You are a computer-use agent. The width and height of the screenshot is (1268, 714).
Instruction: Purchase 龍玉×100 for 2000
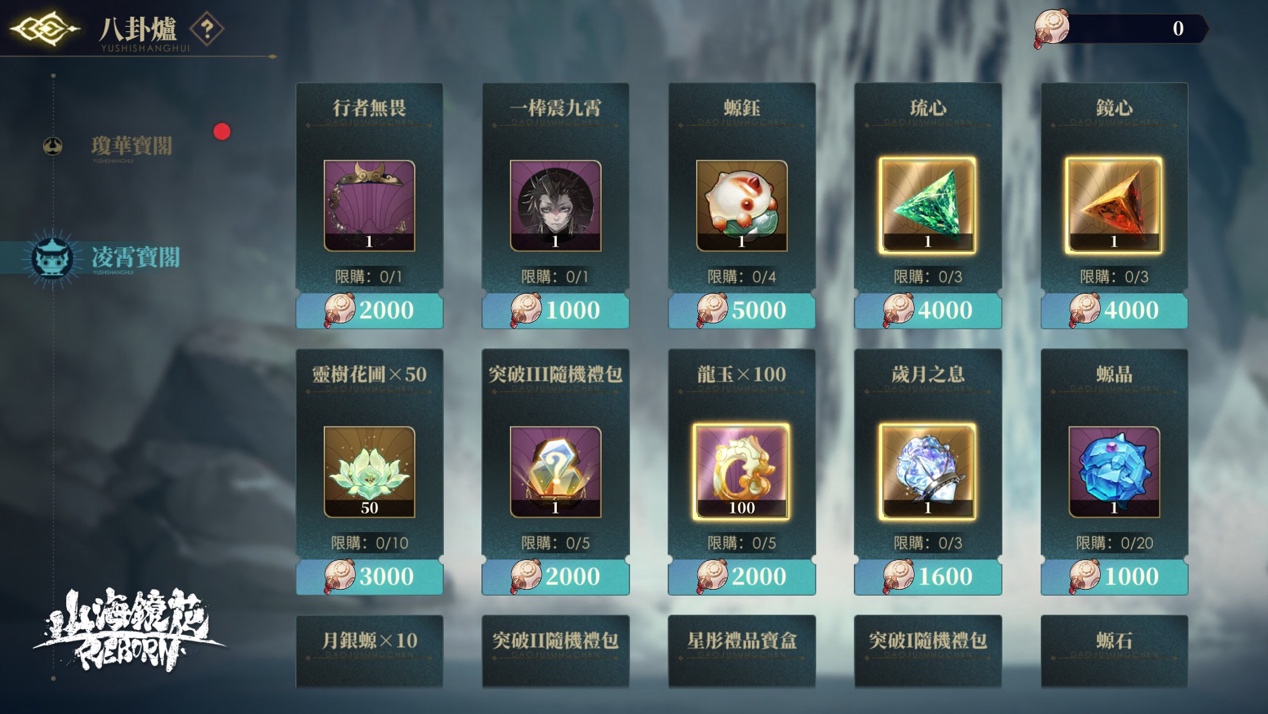click(x=742, y=577)
